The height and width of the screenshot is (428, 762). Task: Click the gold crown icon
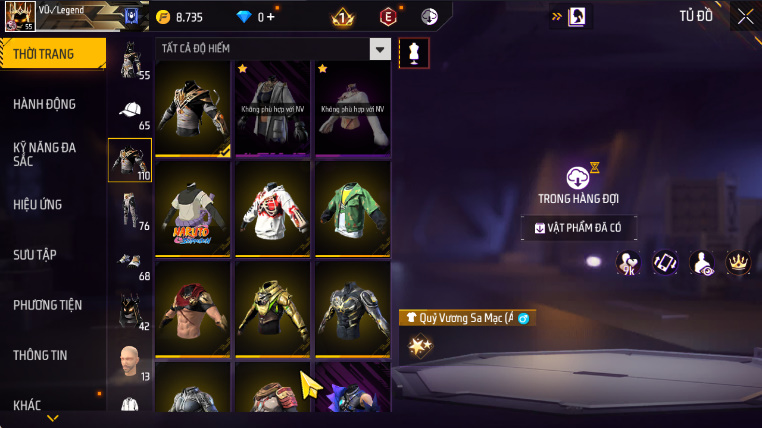[738, 263]
